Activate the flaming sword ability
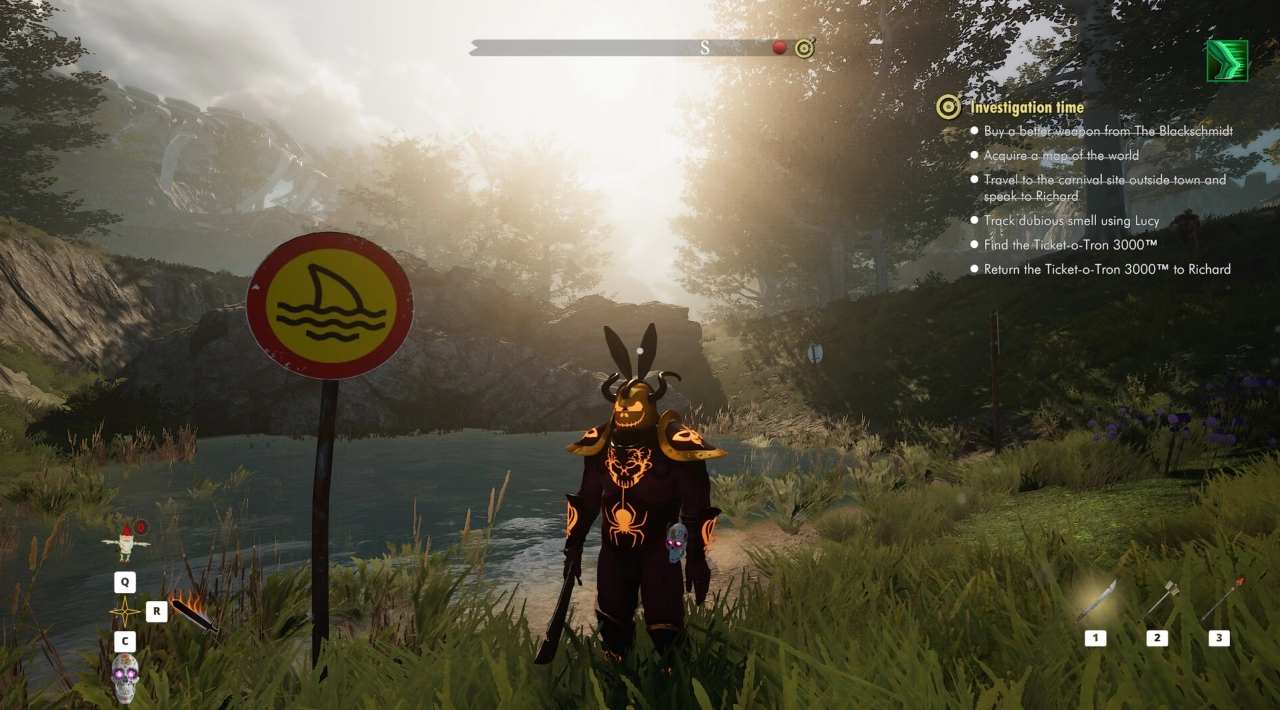 coord(194,615)
